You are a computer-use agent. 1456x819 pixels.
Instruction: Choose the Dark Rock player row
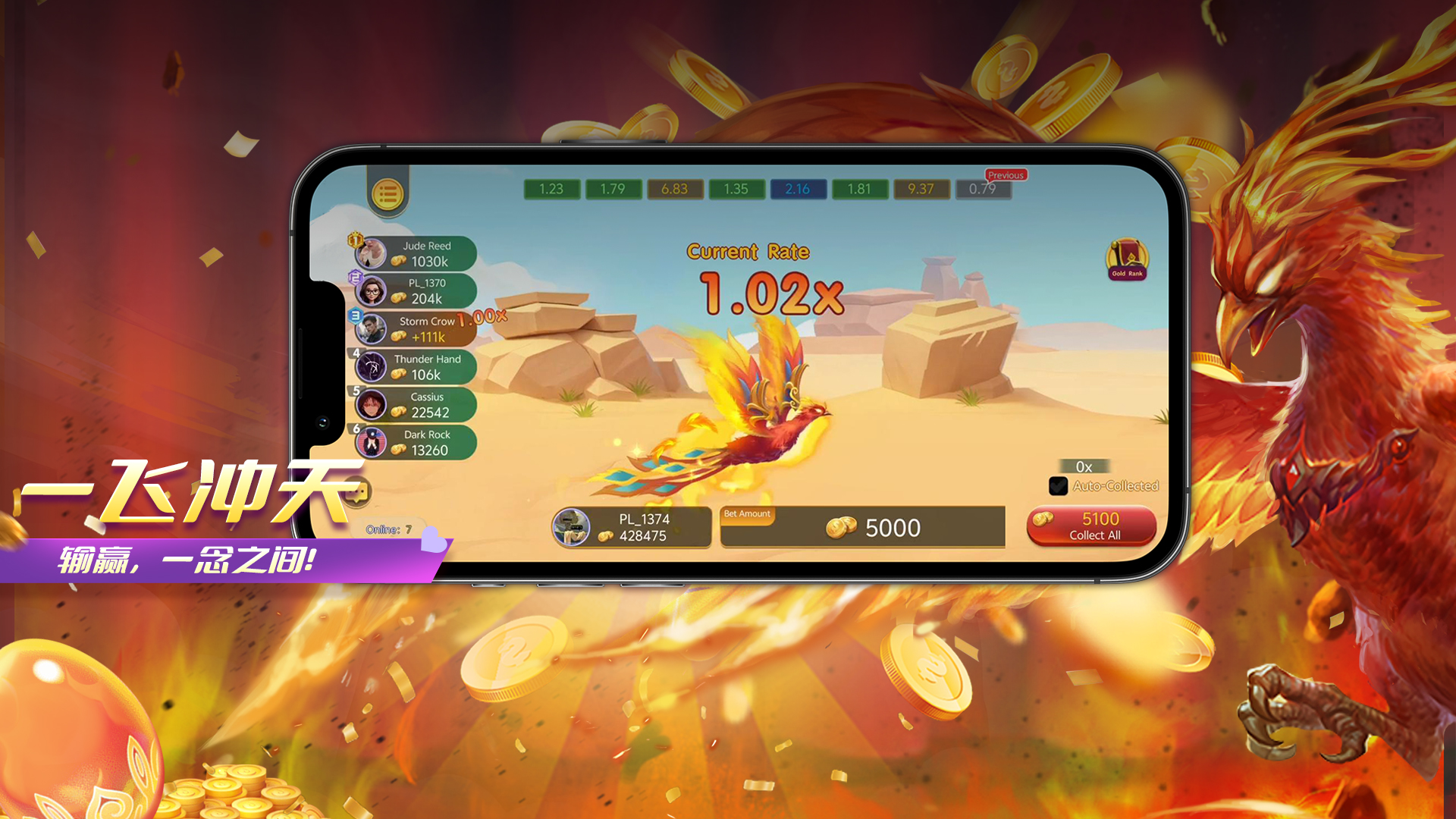[x=416, y=443]
